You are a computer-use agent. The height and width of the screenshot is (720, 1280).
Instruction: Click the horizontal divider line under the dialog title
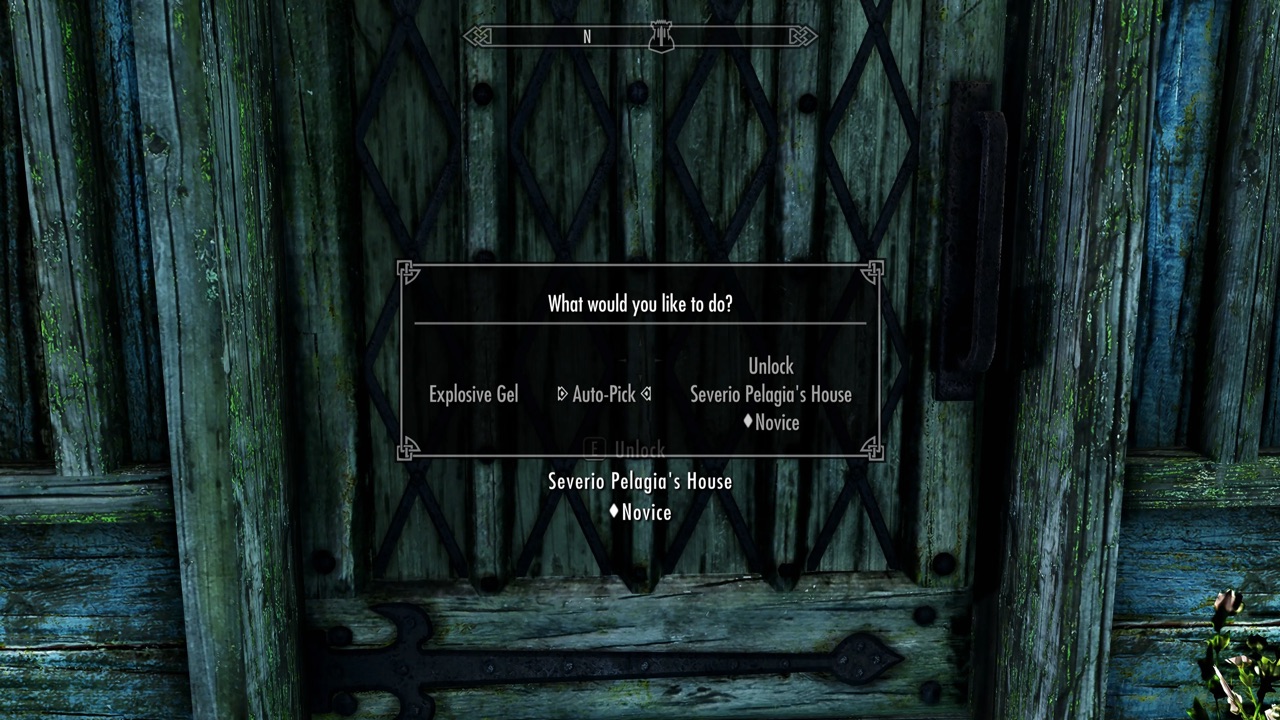[640, 325]
